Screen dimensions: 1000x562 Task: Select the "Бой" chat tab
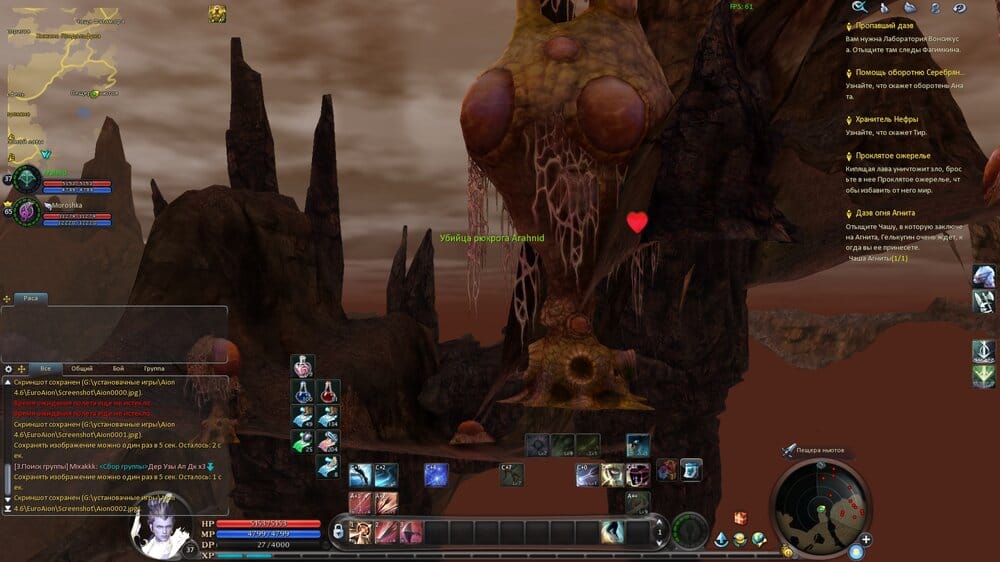pyautogui.click(x=118, y=369)
